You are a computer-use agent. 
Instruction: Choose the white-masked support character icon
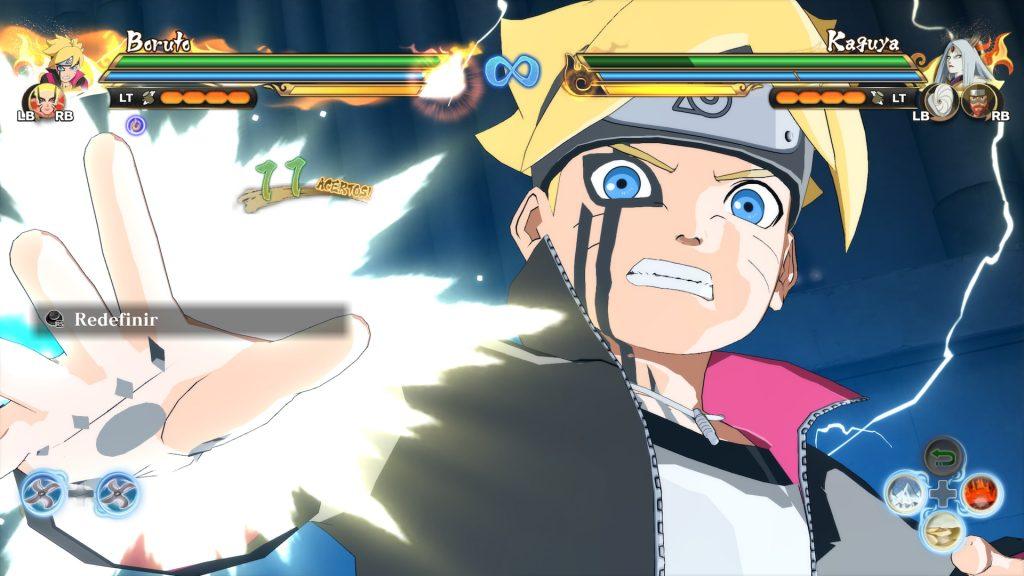[942, 101]
